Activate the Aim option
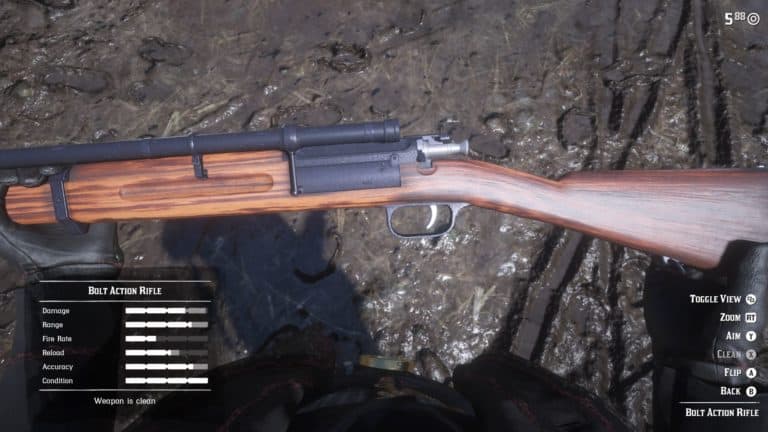 (x=740, y=335)
